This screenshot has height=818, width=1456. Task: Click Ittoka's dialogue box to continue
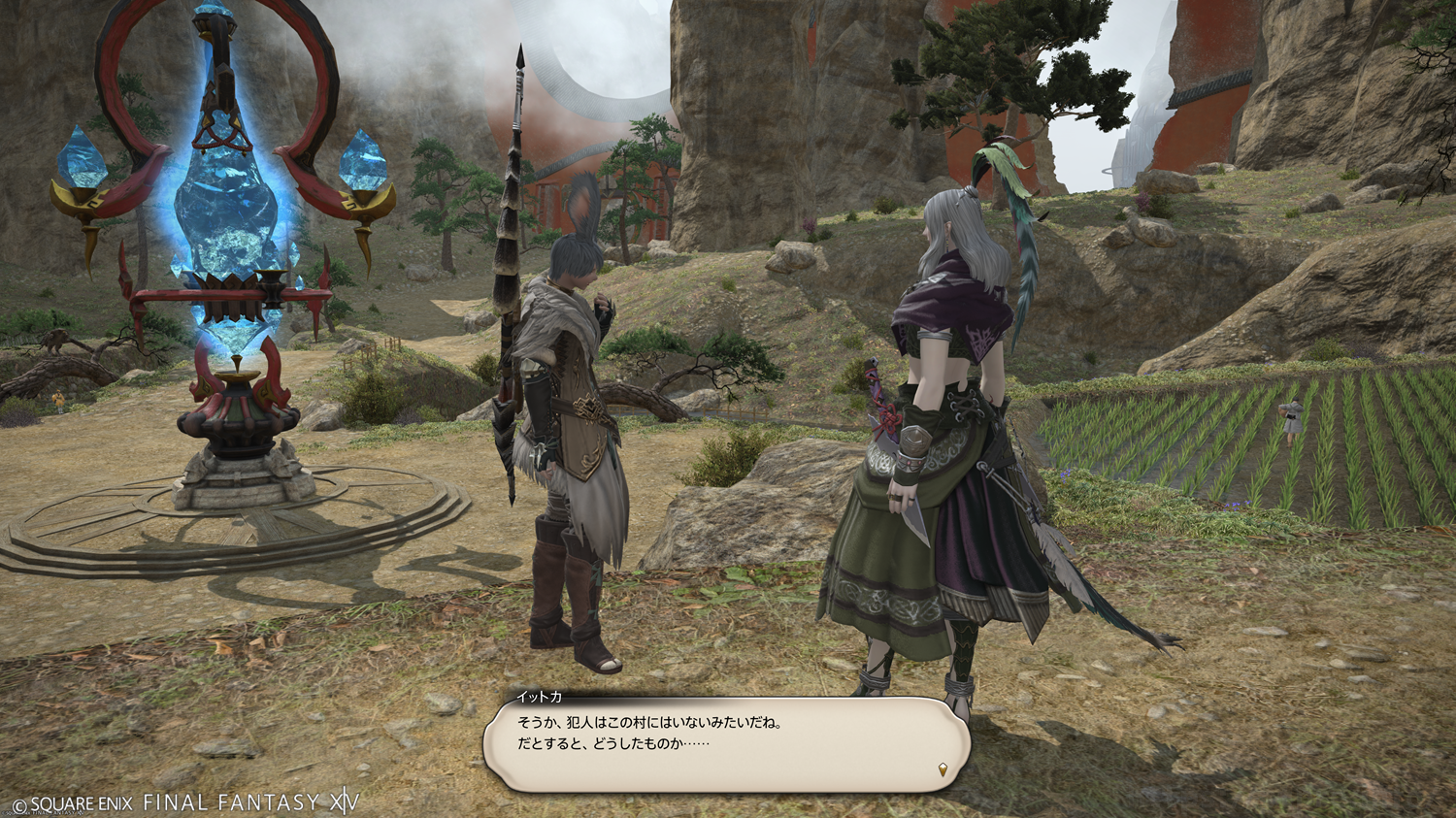[726, 743]
